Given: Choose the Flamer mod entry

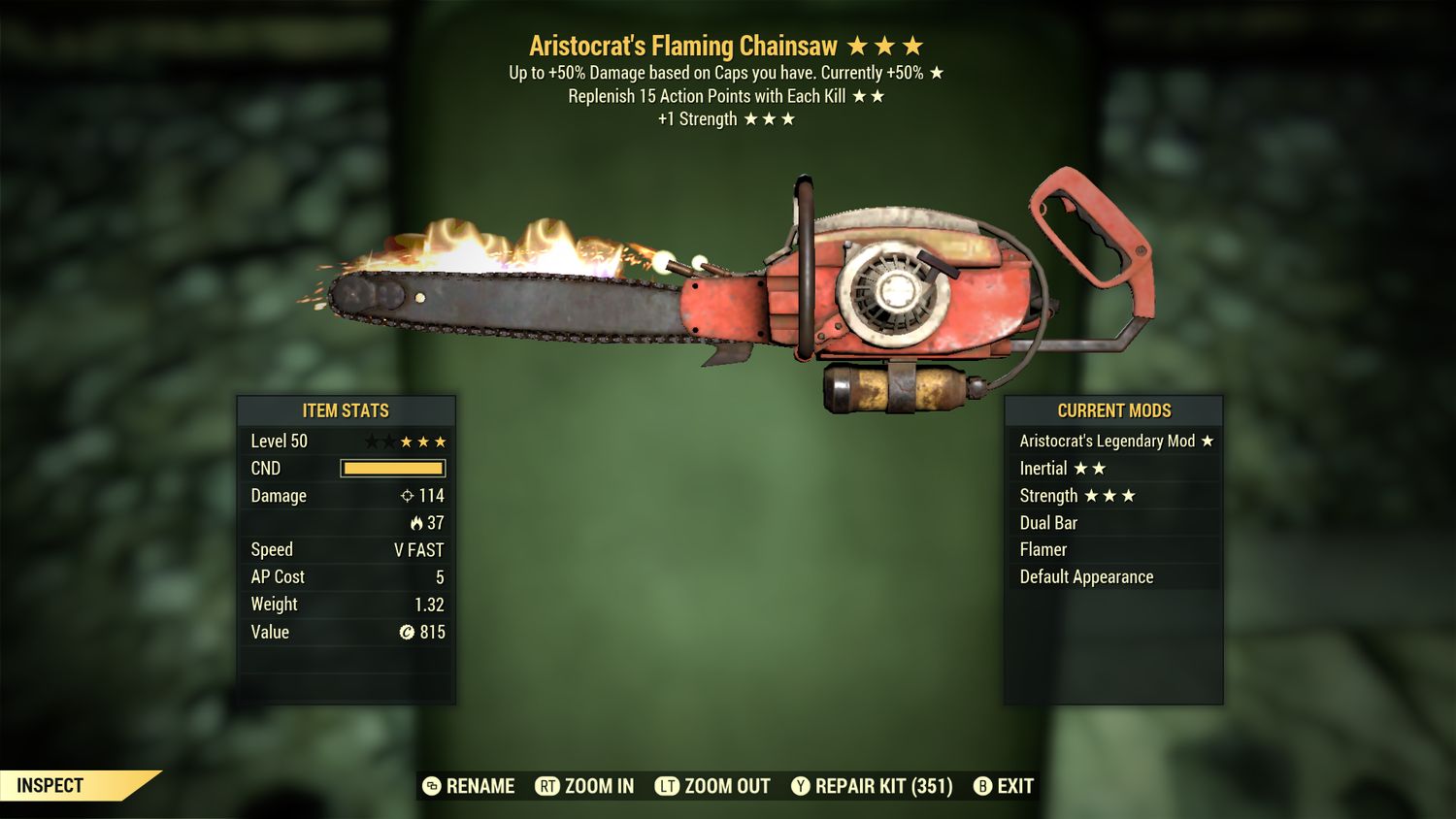Looking at the screenshot, I should 1114,550.
